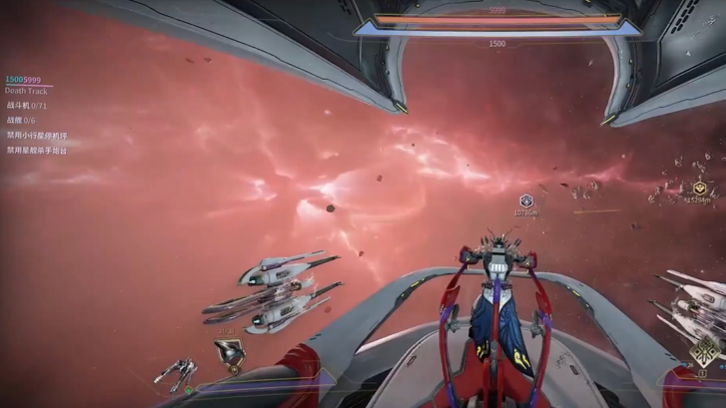Select the 战舰 0/6 crewship objective
Screen dimensions: 726x408
click(x=21, y=120)
